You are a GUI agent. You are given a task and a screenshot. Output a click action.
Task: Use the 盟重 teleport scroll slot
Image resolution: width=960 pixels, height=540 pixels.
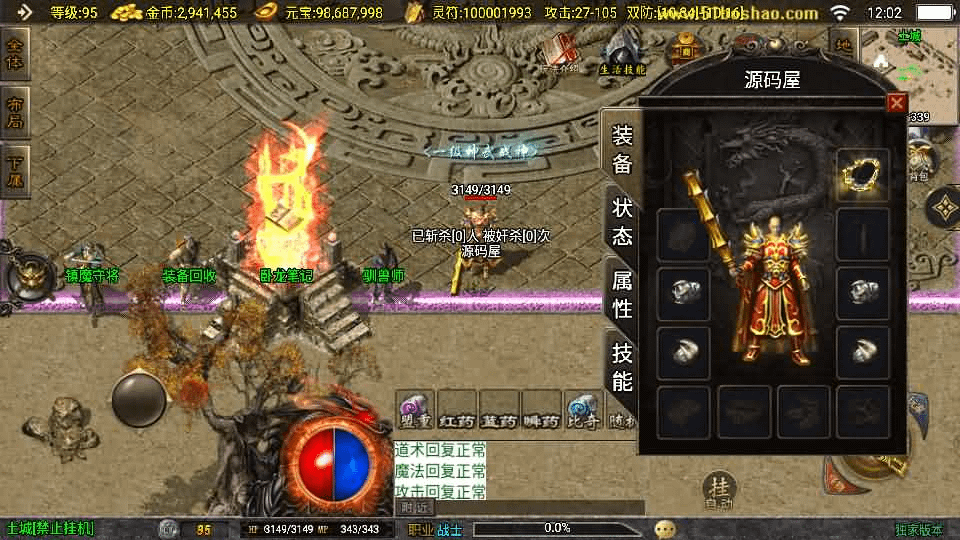click(x=414, y=410)
